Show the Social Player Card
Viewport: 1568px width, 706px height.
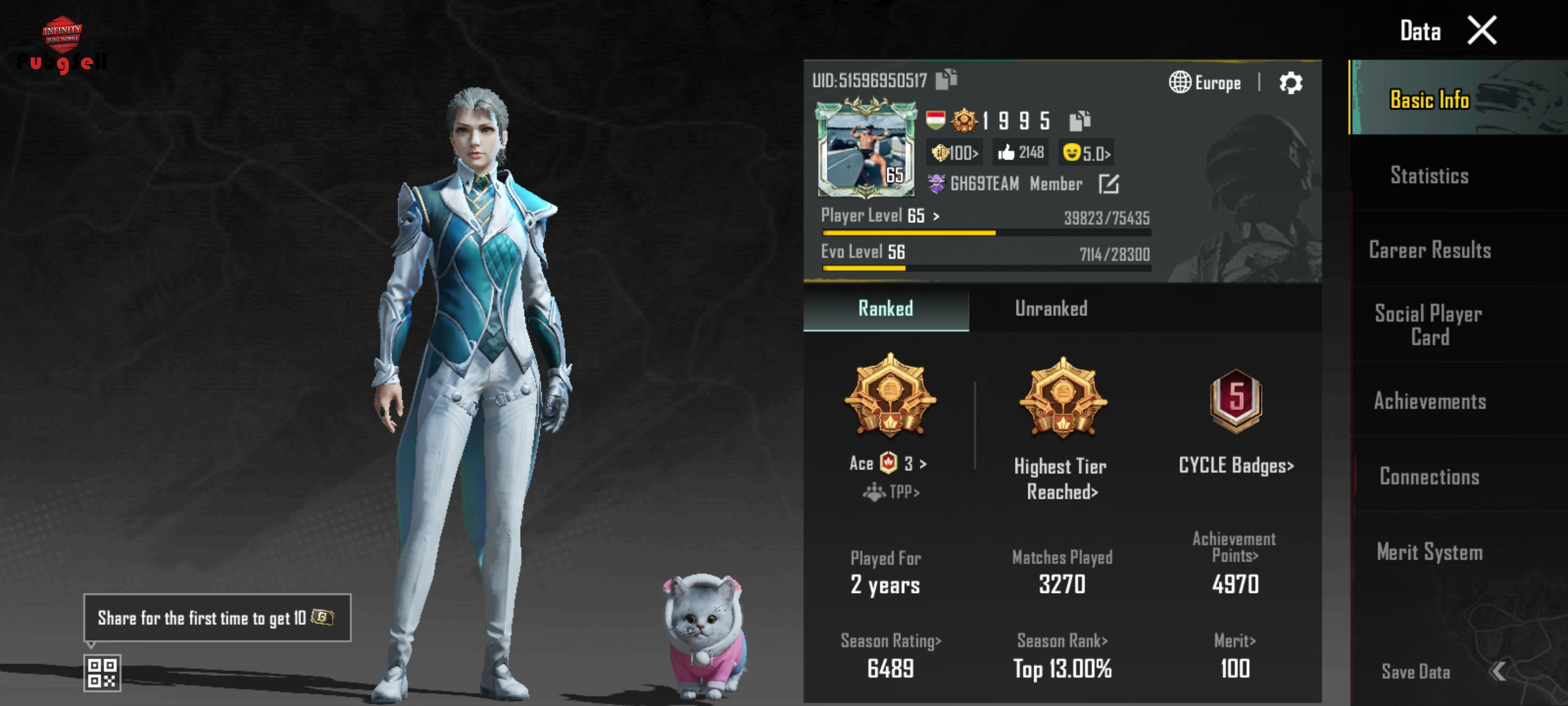pos(1429,325)
